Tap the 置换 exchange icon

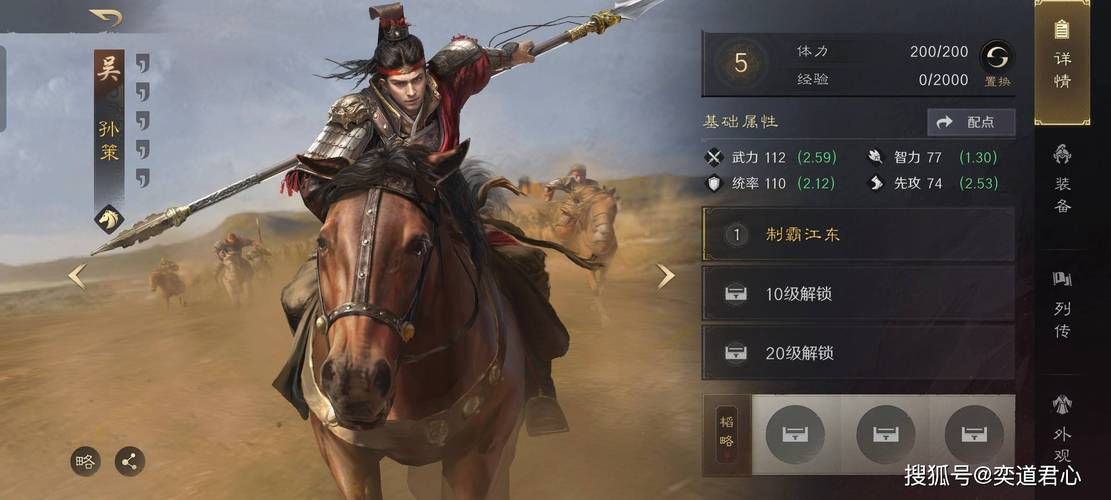pos(996,59)
